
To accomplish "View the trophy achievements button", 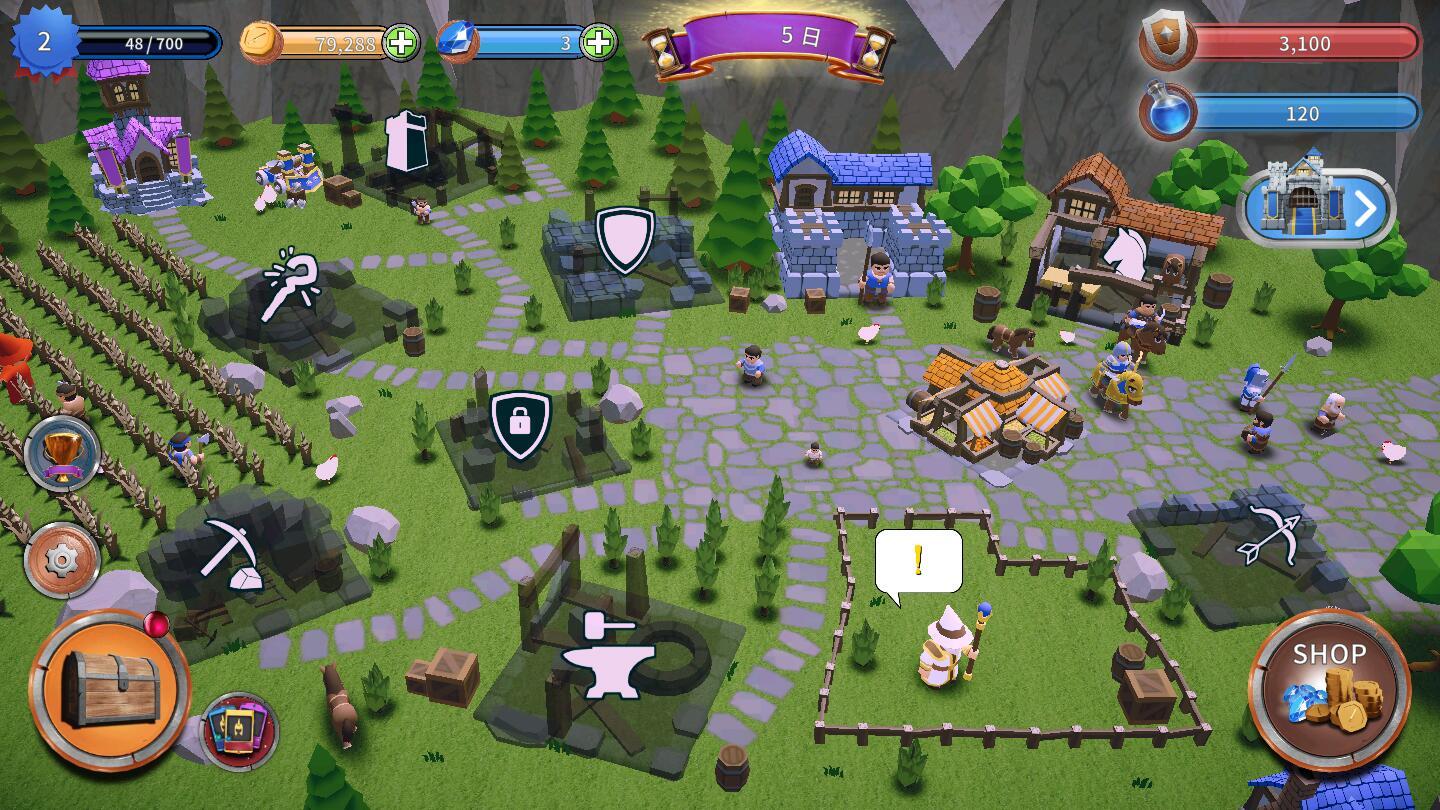I will pyautogui.click(x=62, y=455).
